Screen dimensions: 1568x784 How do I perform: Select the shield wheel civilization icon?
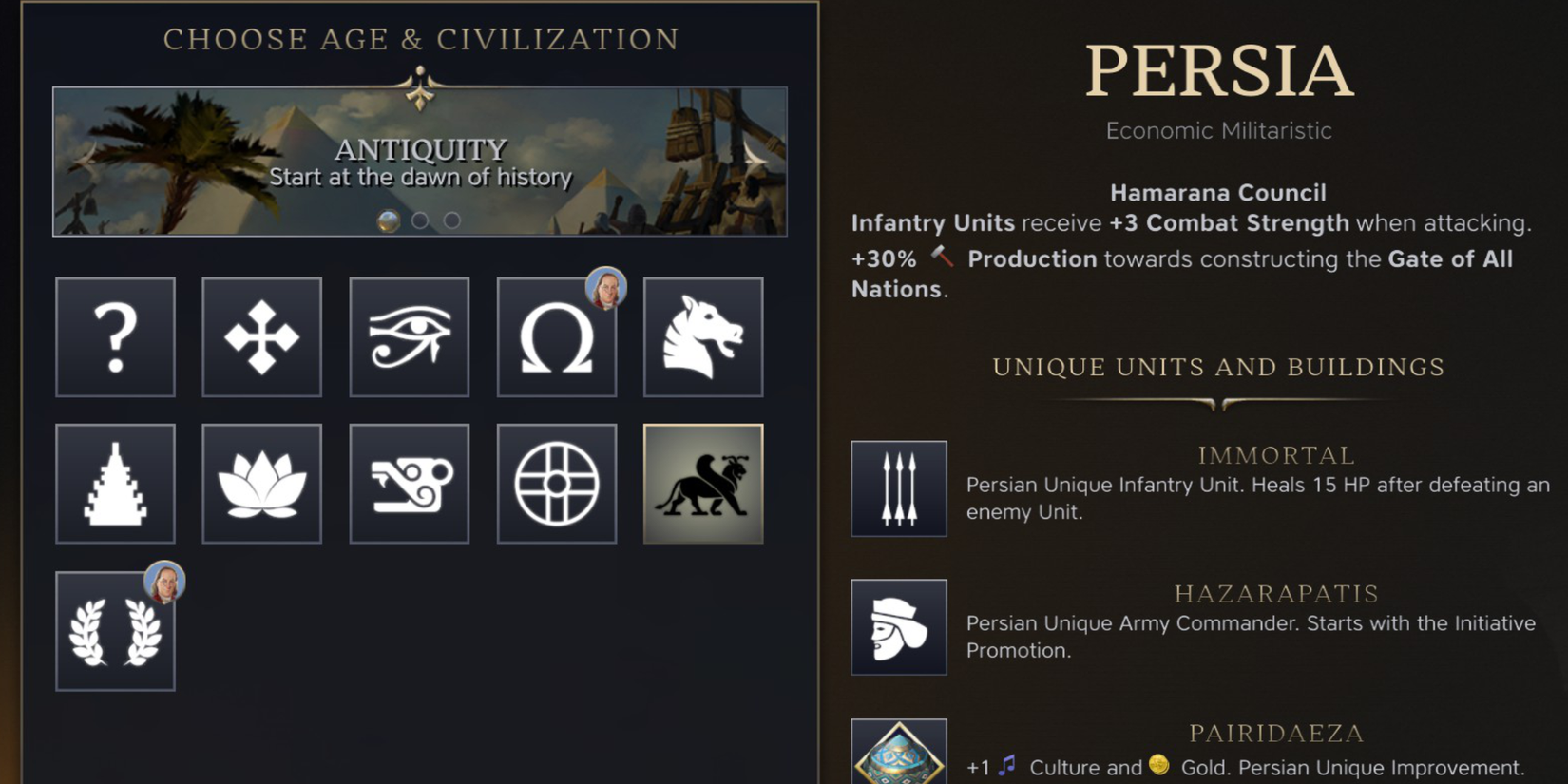click(557, 483)
